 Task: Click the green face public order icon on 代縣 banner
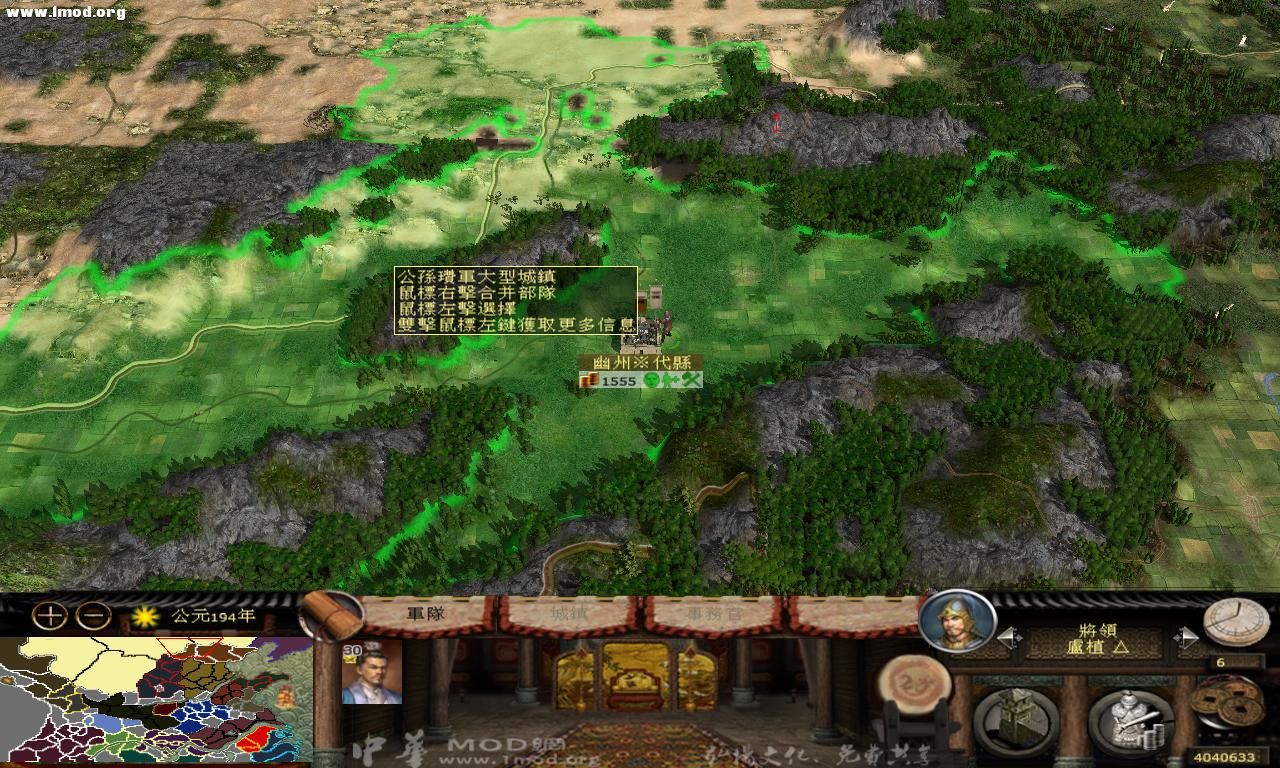(651, 380)
